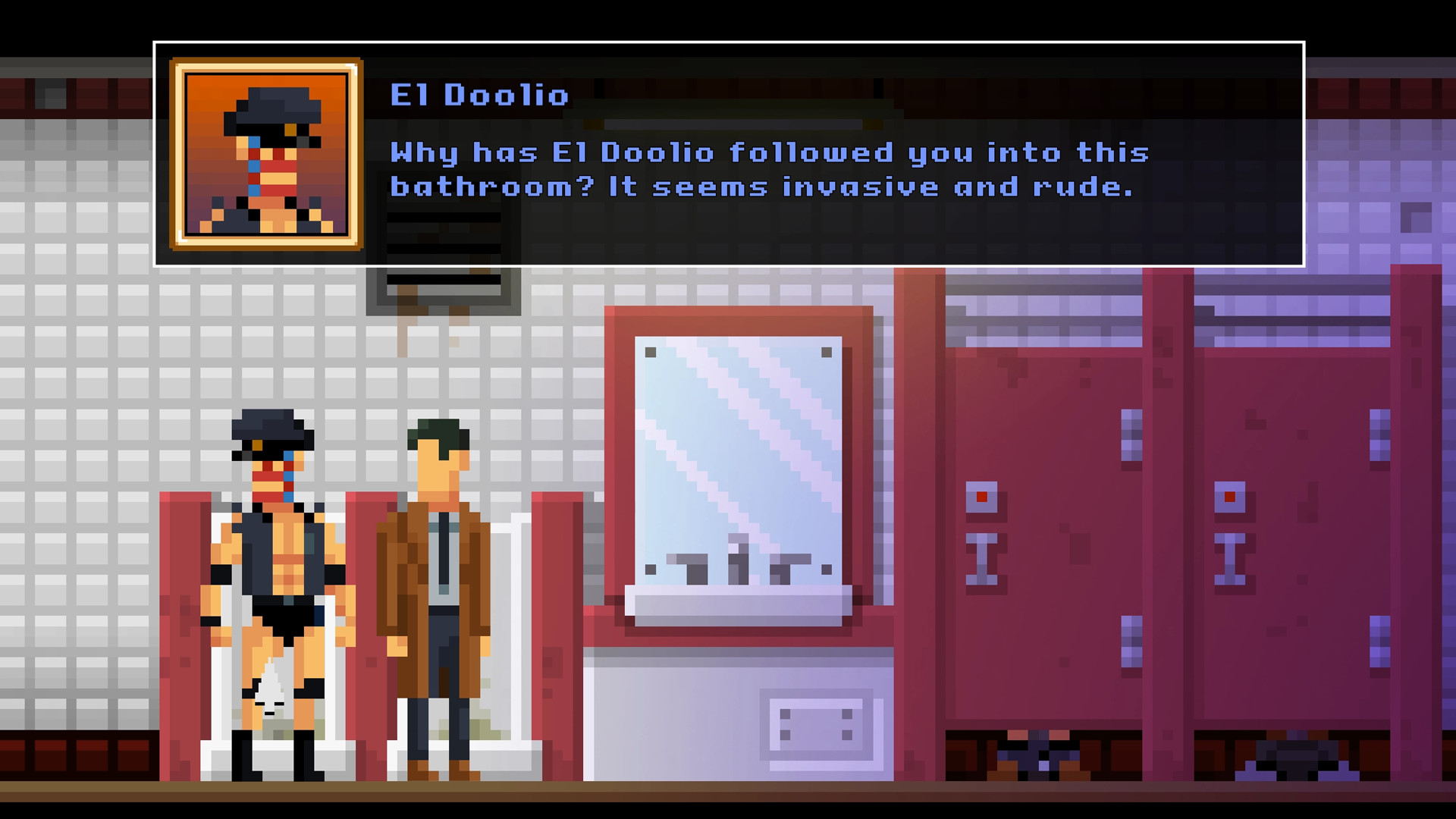The image size is (1456, 819).
Task: Click the El Doolio name label
Action: tap(478, 95)
